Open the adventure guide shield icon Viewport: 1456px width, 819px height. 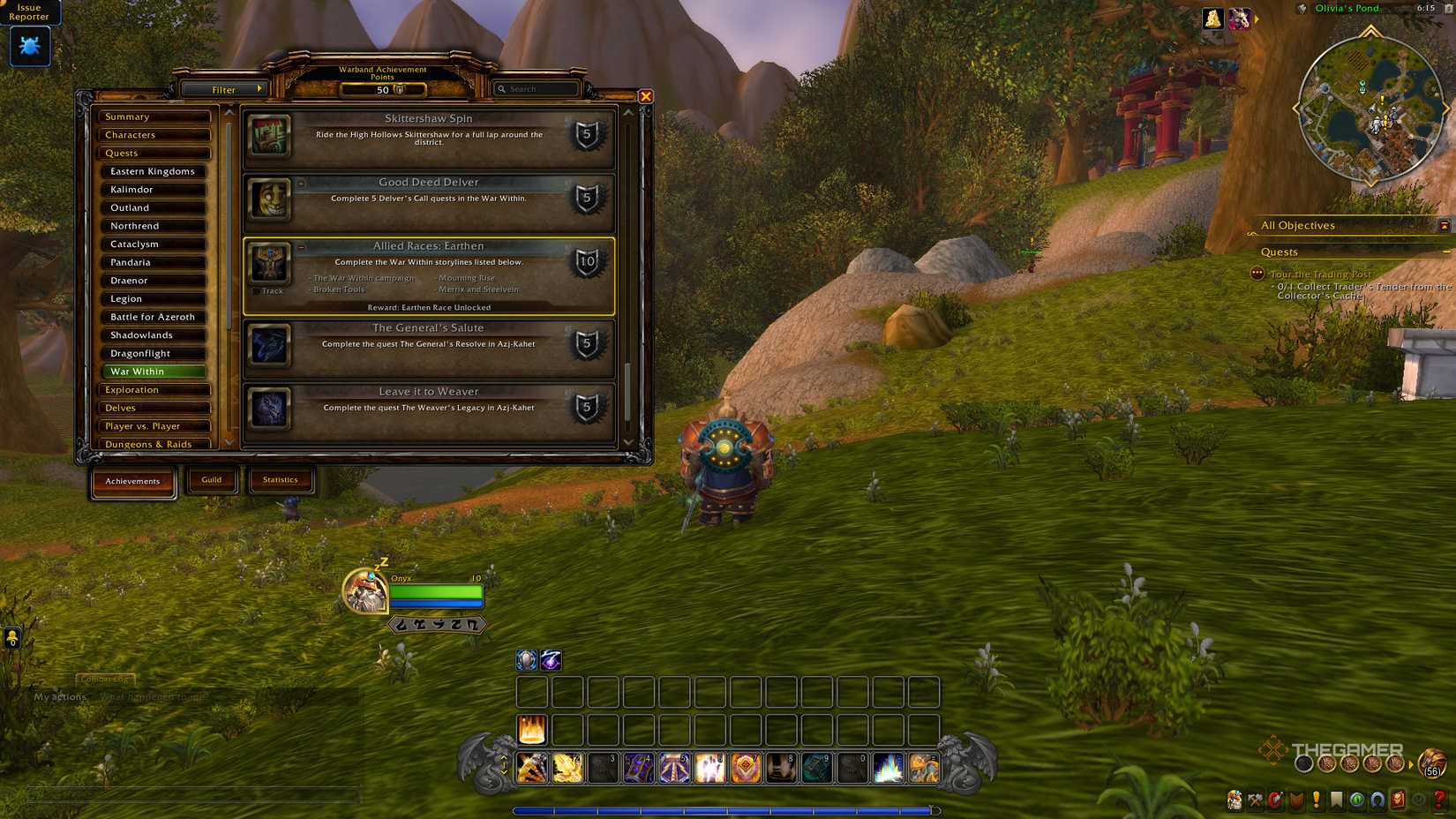click(x=1295, y=801)
